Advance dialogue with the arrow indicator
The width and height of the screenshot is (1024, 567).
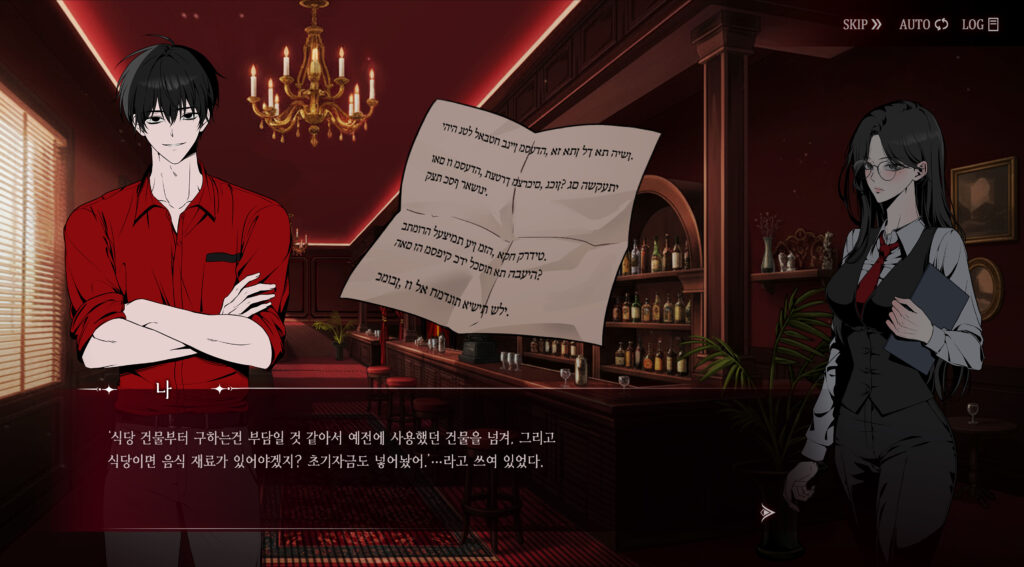pos(767,512)
